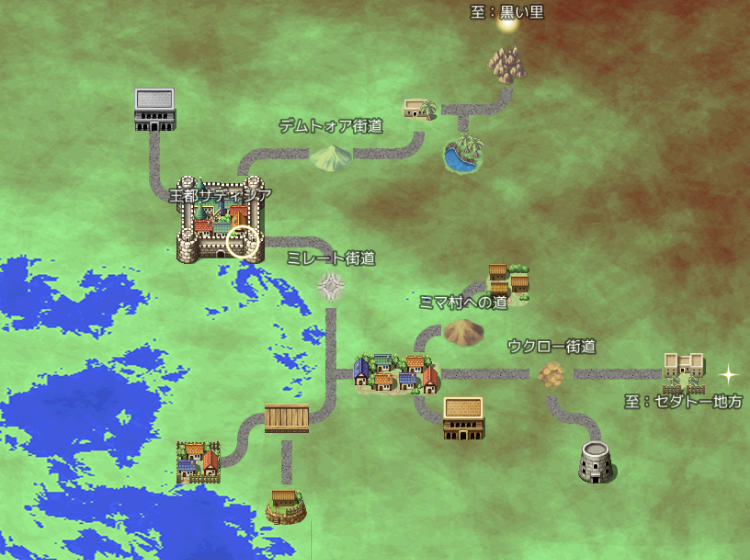Choose the columned building below the town
750x560 pixels.
click(463, 418)
